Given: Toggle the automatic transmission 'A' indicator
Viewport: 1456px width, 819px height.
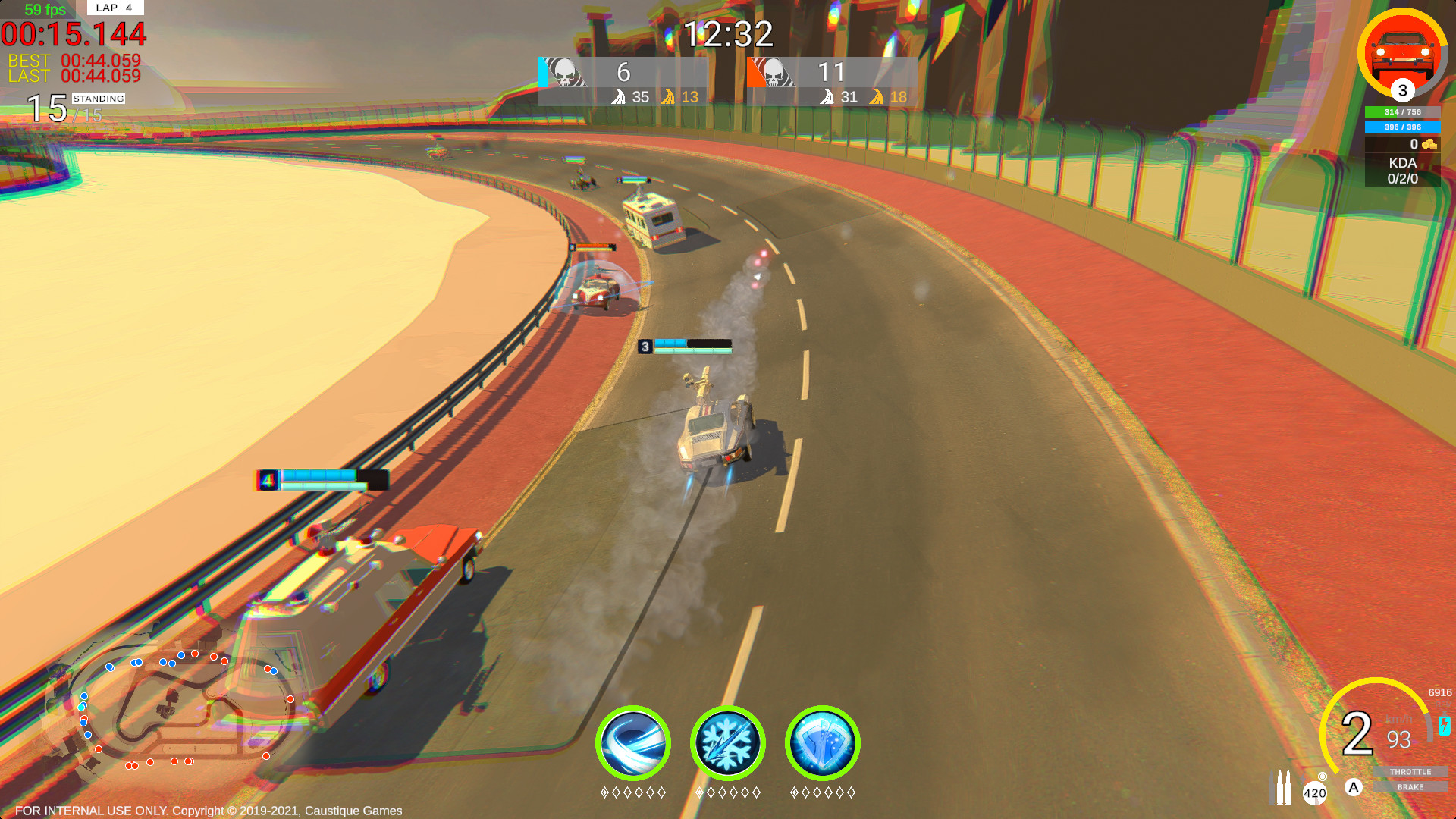Looking at the screenshot, I should (x=1354, y=786).
